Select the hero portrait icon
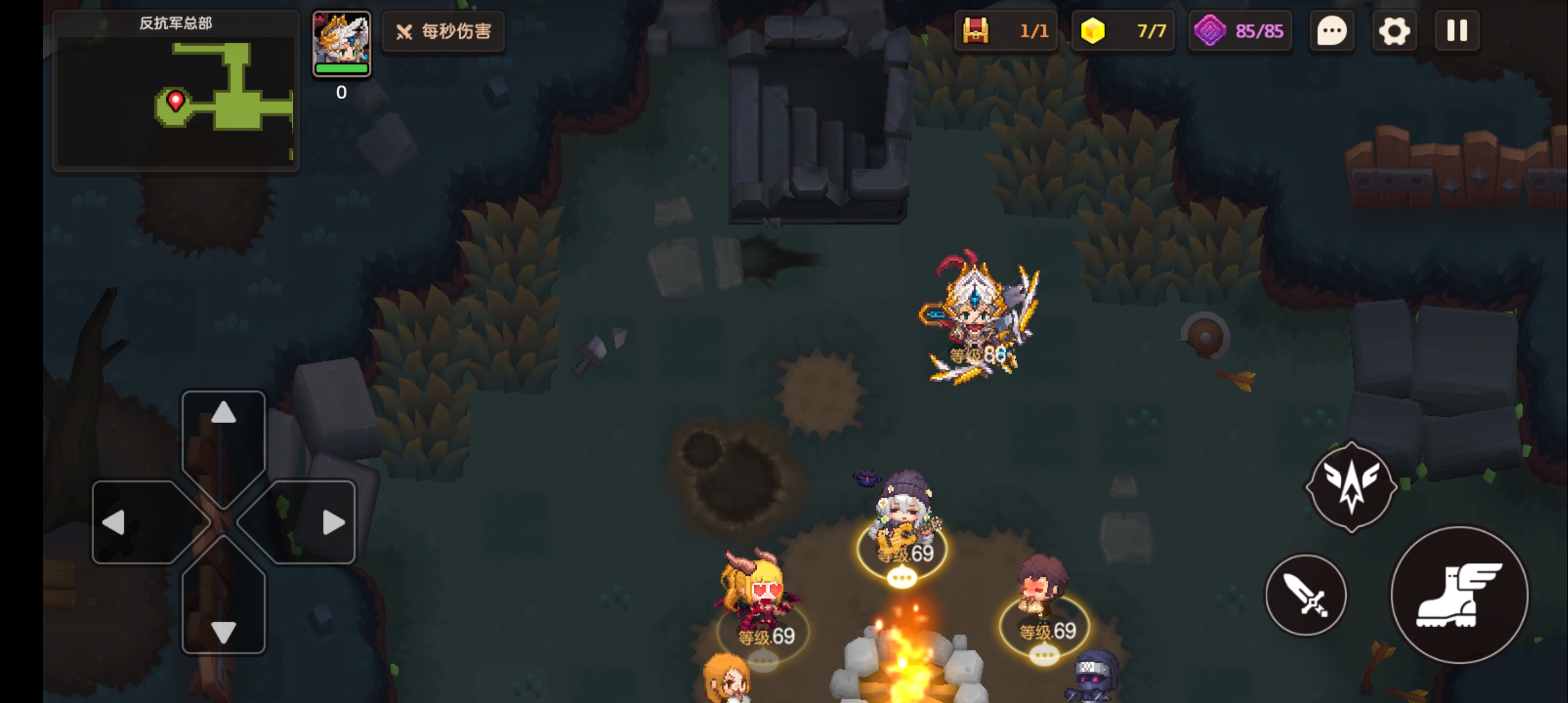This screenshot has width=1568, height=703. (x=341, y=43)
